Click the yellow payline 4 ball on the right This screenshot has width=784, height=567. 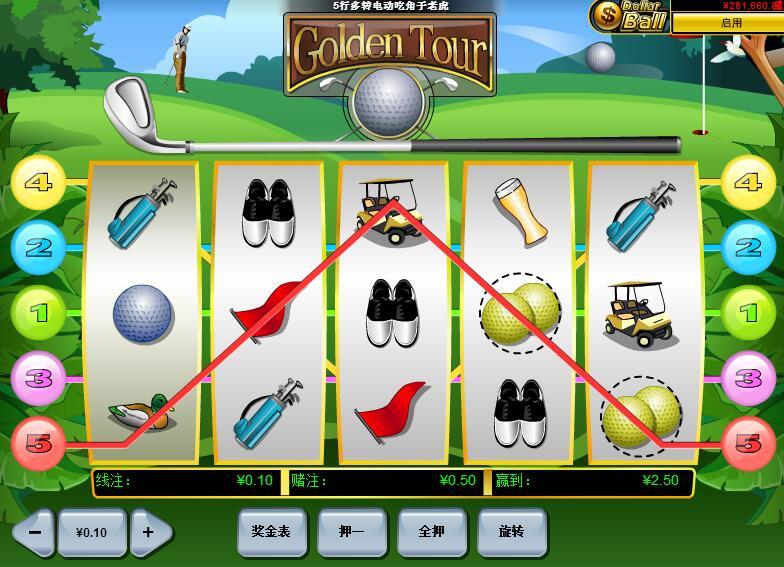[748, 183]
